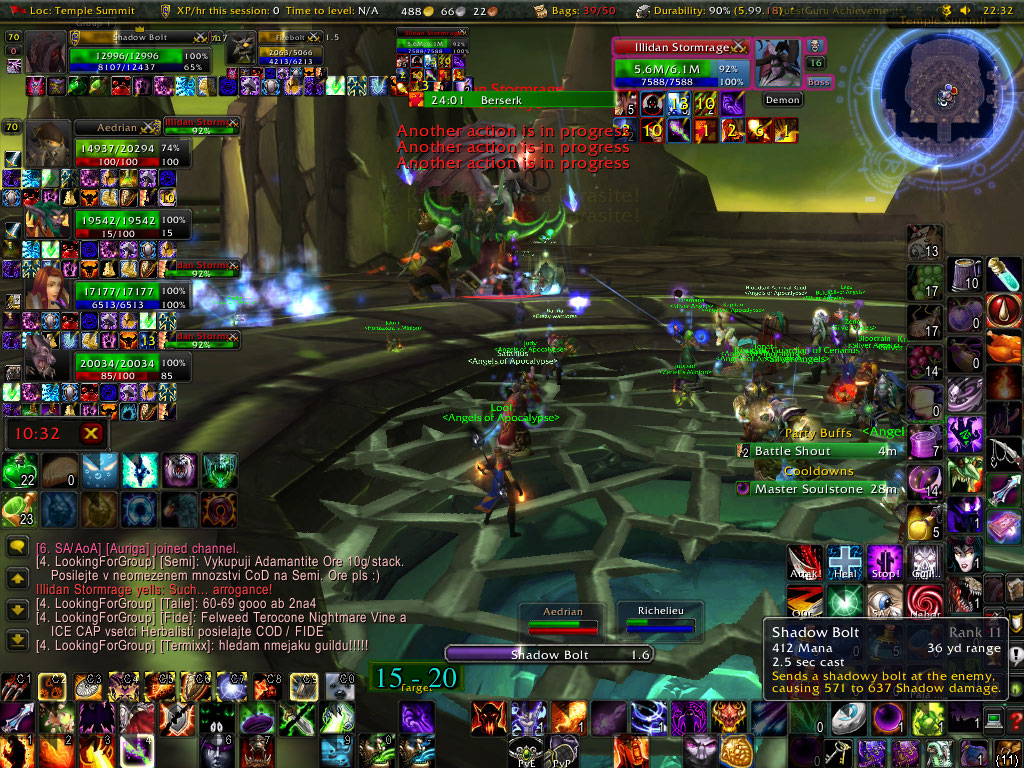Screen dimensions: 1024x768
Task: Open the computer icon game menu
Action: click(995, 718)
